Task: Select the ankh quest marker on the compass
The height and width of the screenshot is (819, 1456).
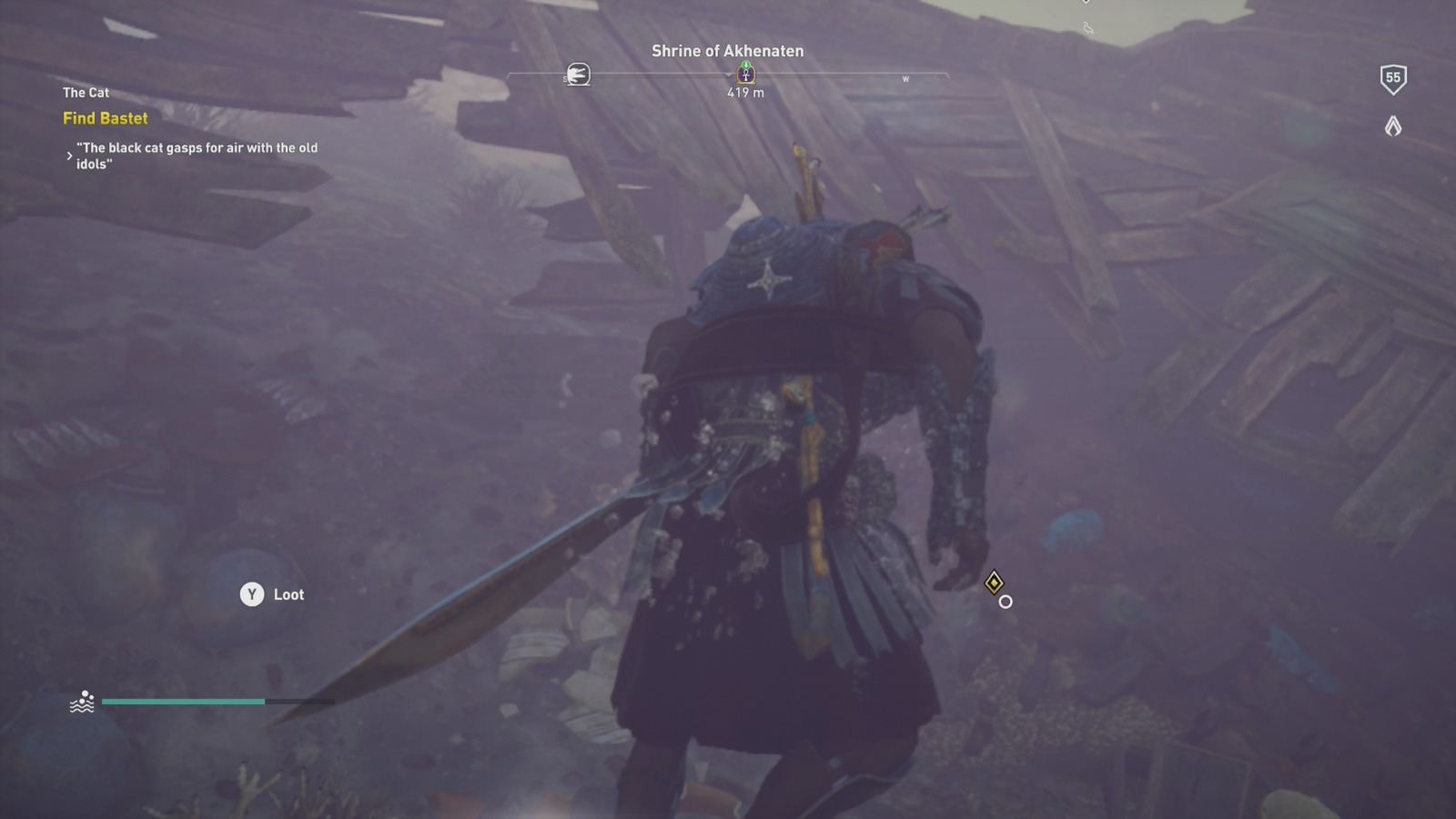Action: (x=747, y=76)
